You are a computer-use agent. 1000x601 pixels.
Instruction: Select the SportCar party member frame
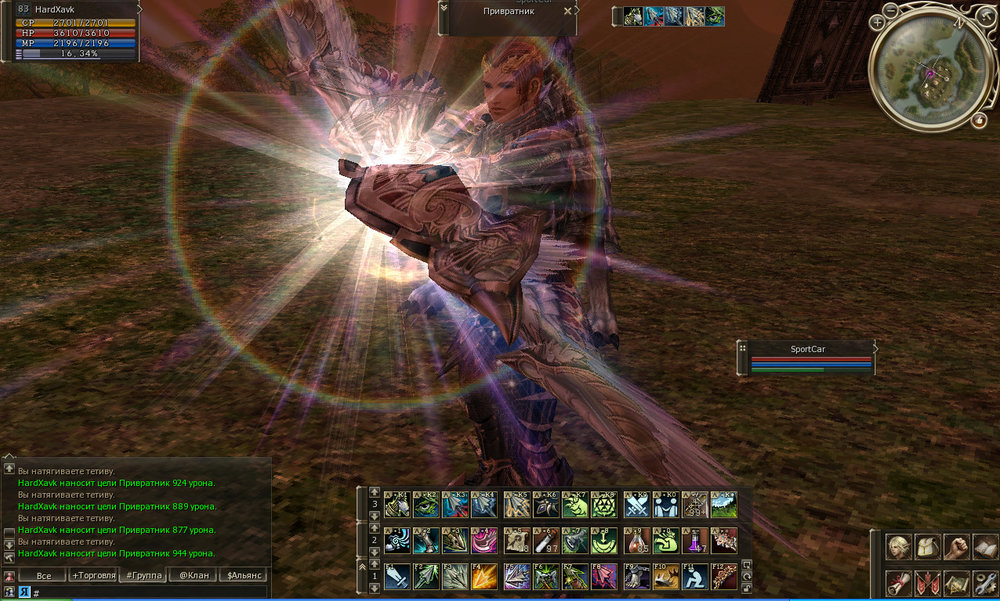pyautogui.click(x=810, y=357)
